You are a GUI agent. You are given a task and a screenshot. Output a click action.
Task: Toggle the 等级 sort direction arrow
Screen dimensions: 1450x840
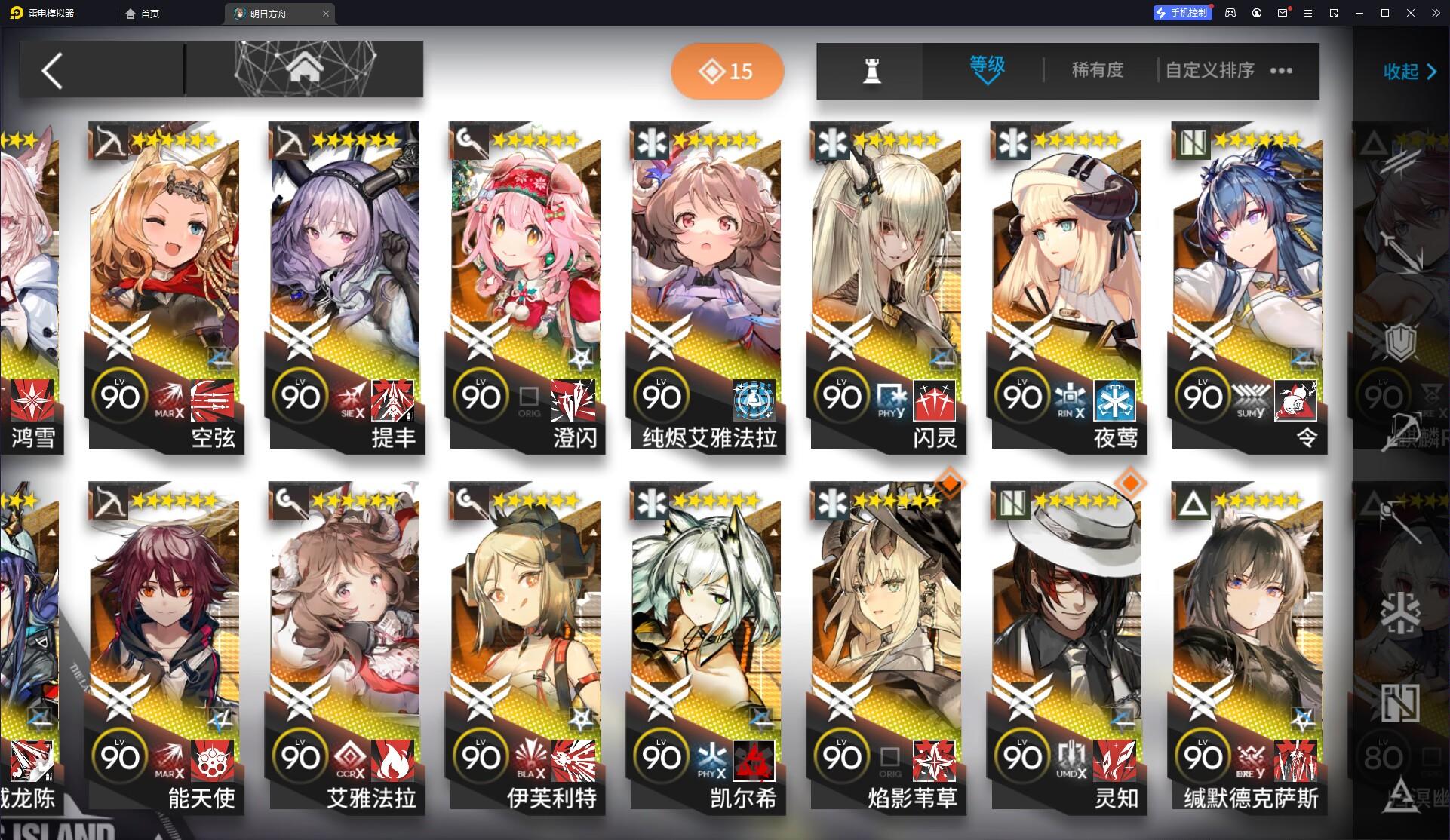click(987, 81)
